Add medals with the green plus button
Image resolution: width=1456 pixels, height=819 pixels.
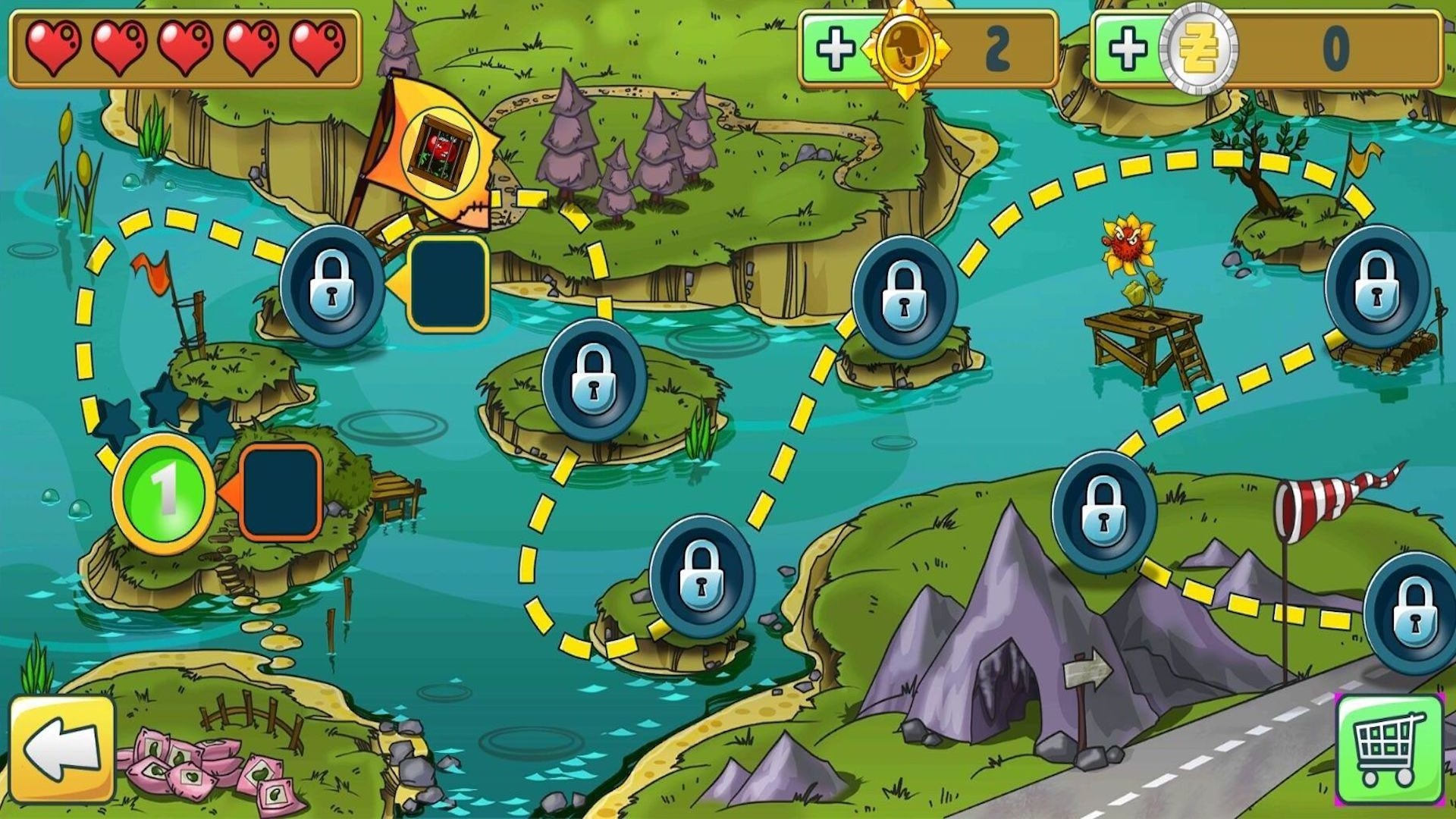coord(835,49)
